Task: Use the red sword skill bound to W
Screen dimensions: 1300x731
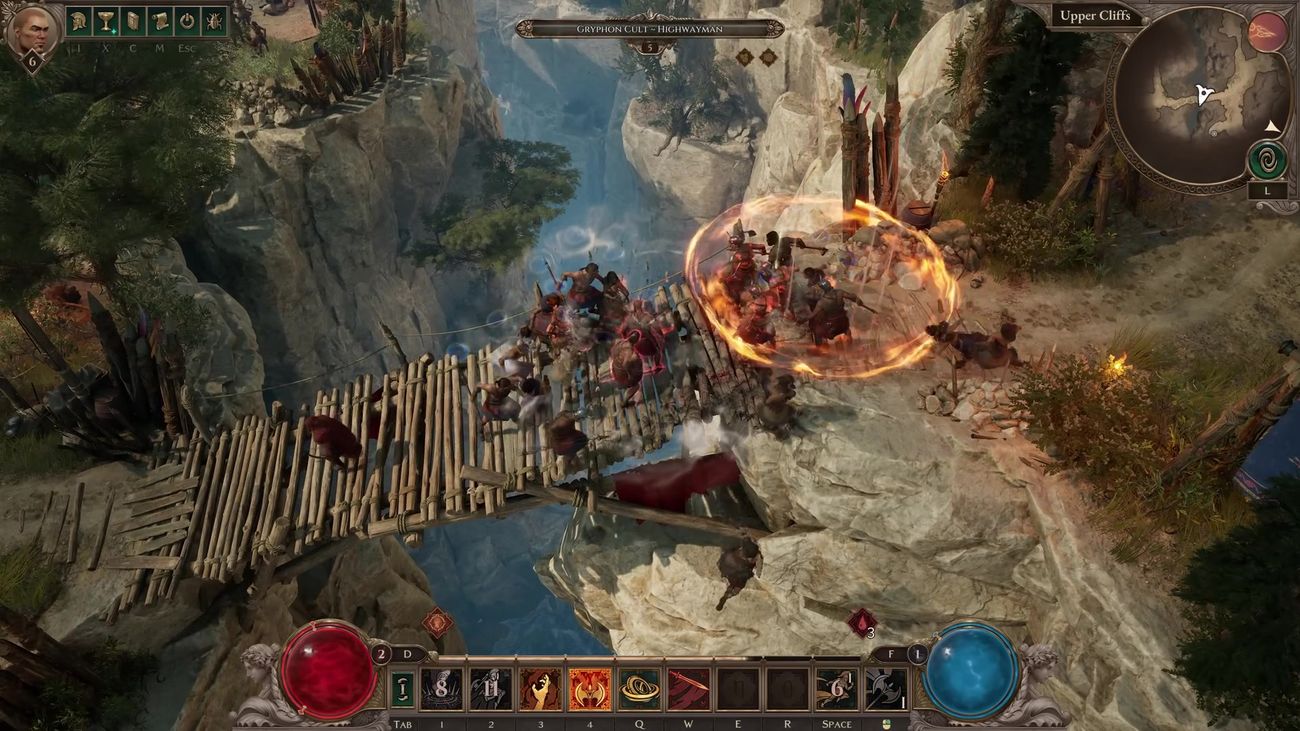Action: click(688, 689)
